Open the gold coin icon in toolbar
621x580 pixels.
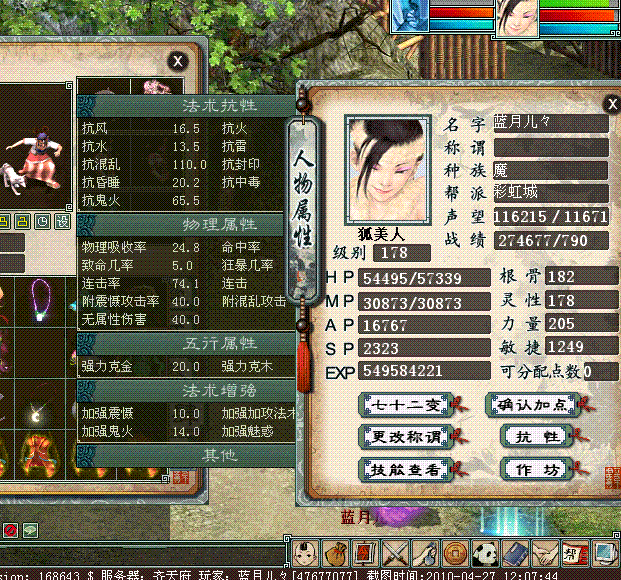tap(455, 552)
